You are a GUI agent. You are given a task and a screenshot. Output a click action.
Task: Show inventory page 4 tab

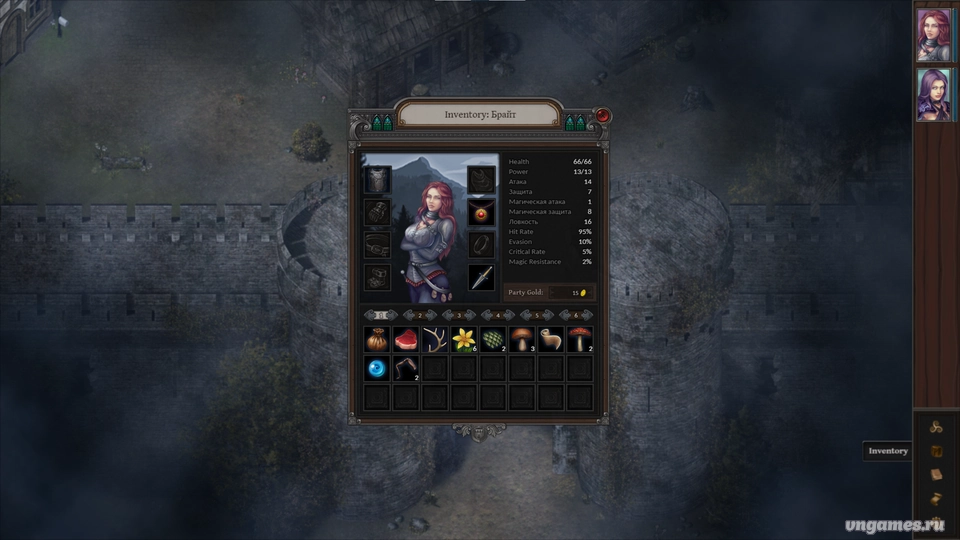[497, 315]
